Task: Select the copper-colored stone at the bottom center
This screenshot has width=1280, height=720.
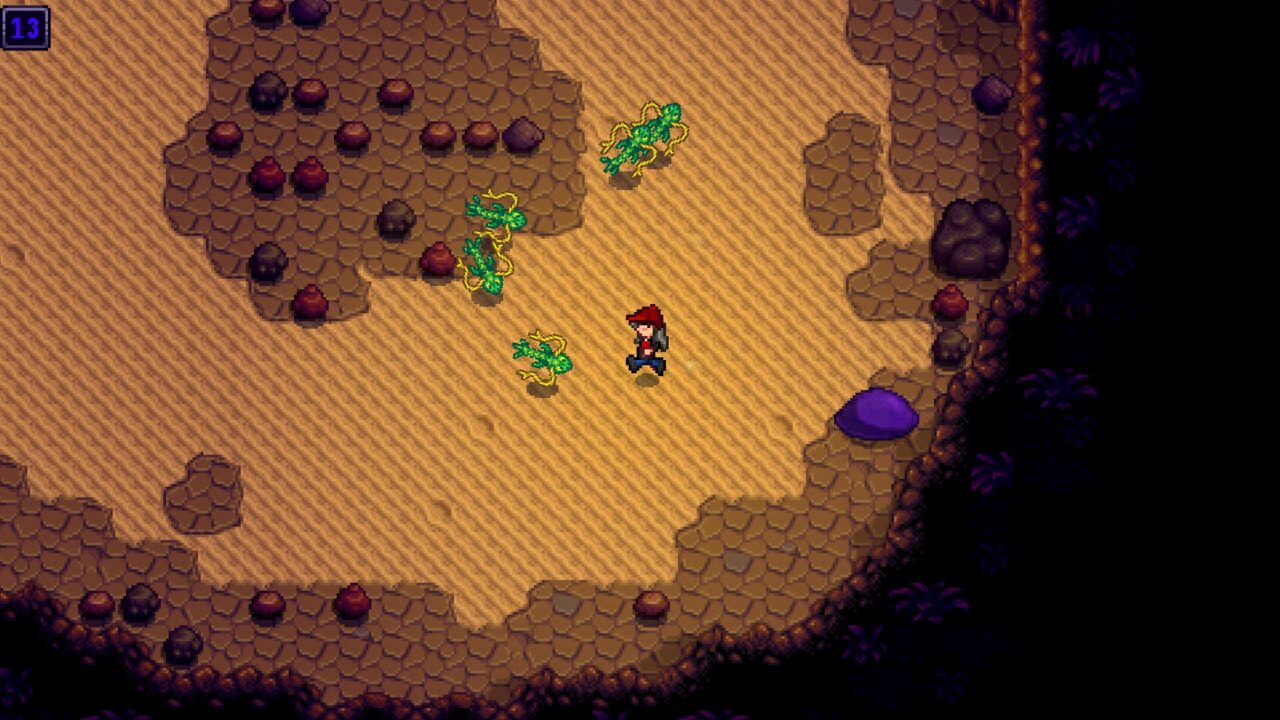Action: pos(650,605)
